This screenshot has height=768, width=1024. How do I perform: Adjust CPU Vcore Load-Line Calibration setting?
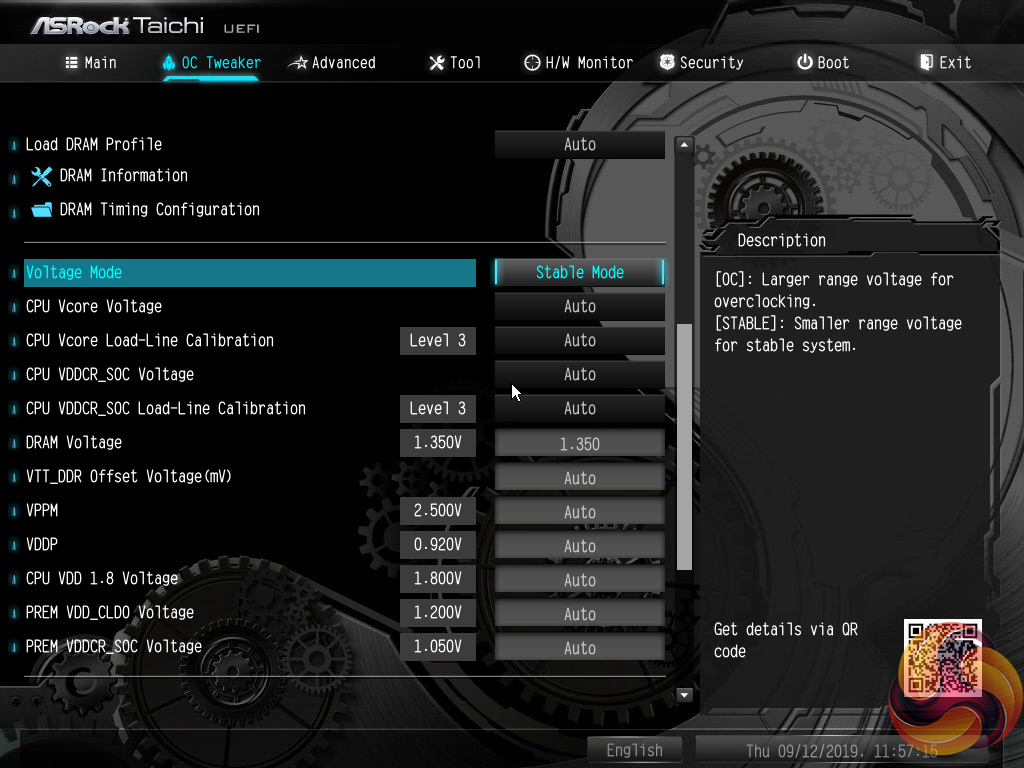click(x=580, y=340)
